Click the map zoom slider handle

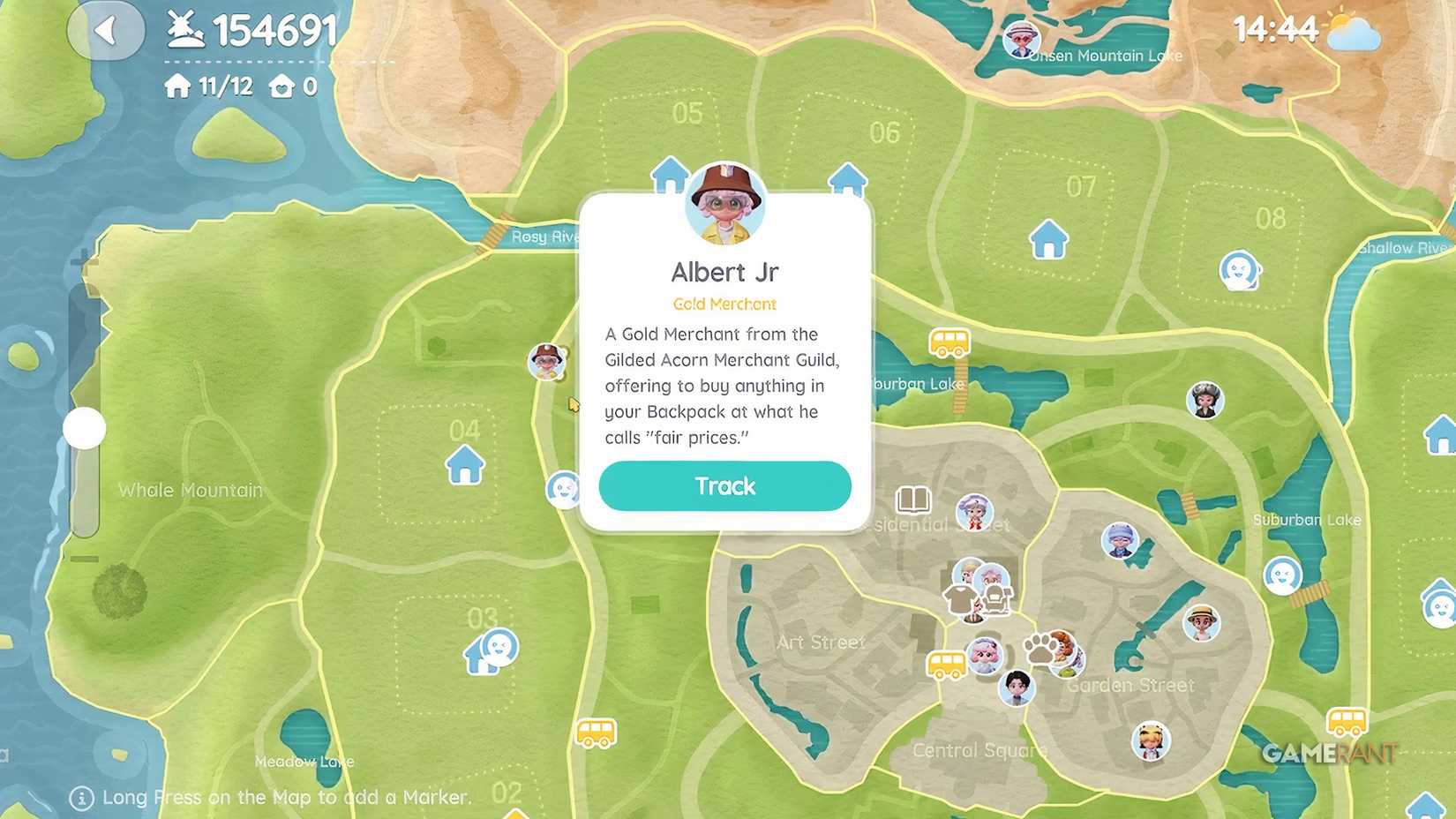point(86,427)
